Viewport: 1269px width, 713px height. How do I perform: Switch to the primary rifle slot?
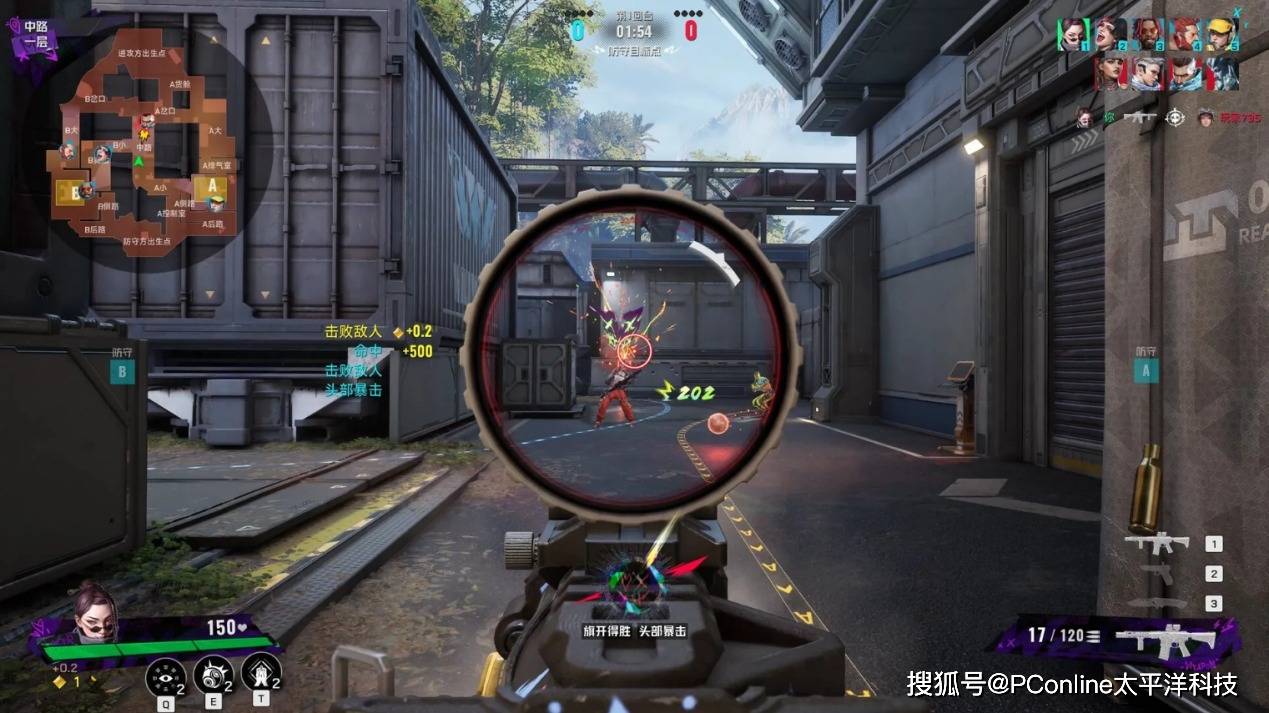click(1157, 544)
